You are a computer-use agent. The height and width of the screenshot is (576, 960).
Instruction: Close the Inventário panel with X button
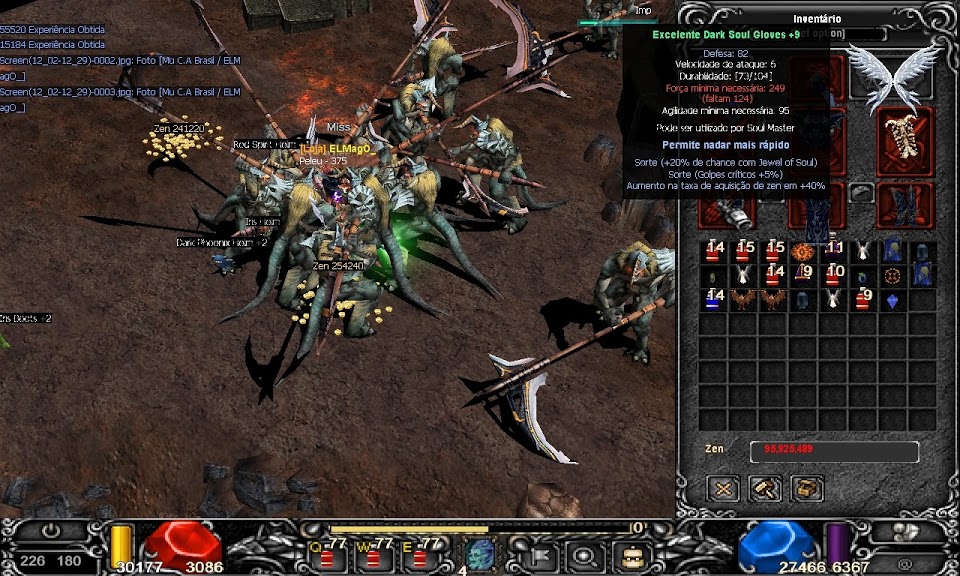(724, 488)
